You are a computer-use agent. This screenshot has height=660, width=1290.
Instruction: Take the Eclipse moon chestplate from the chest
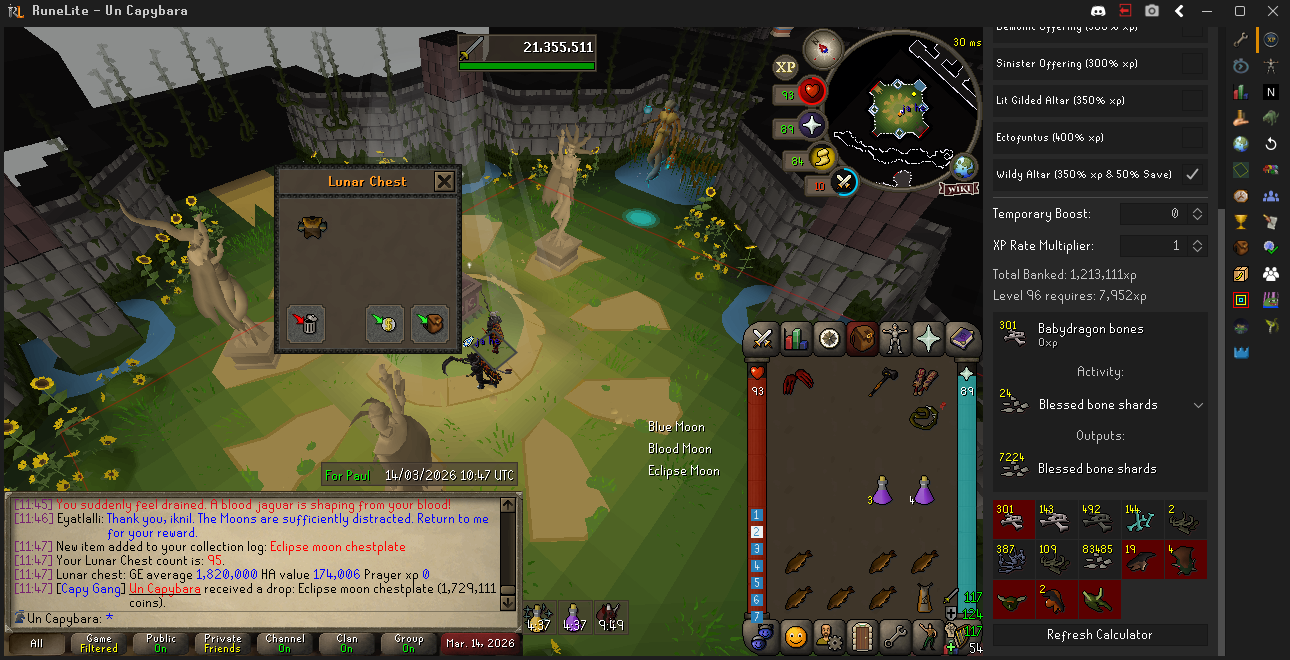click(x=309, y=227)
